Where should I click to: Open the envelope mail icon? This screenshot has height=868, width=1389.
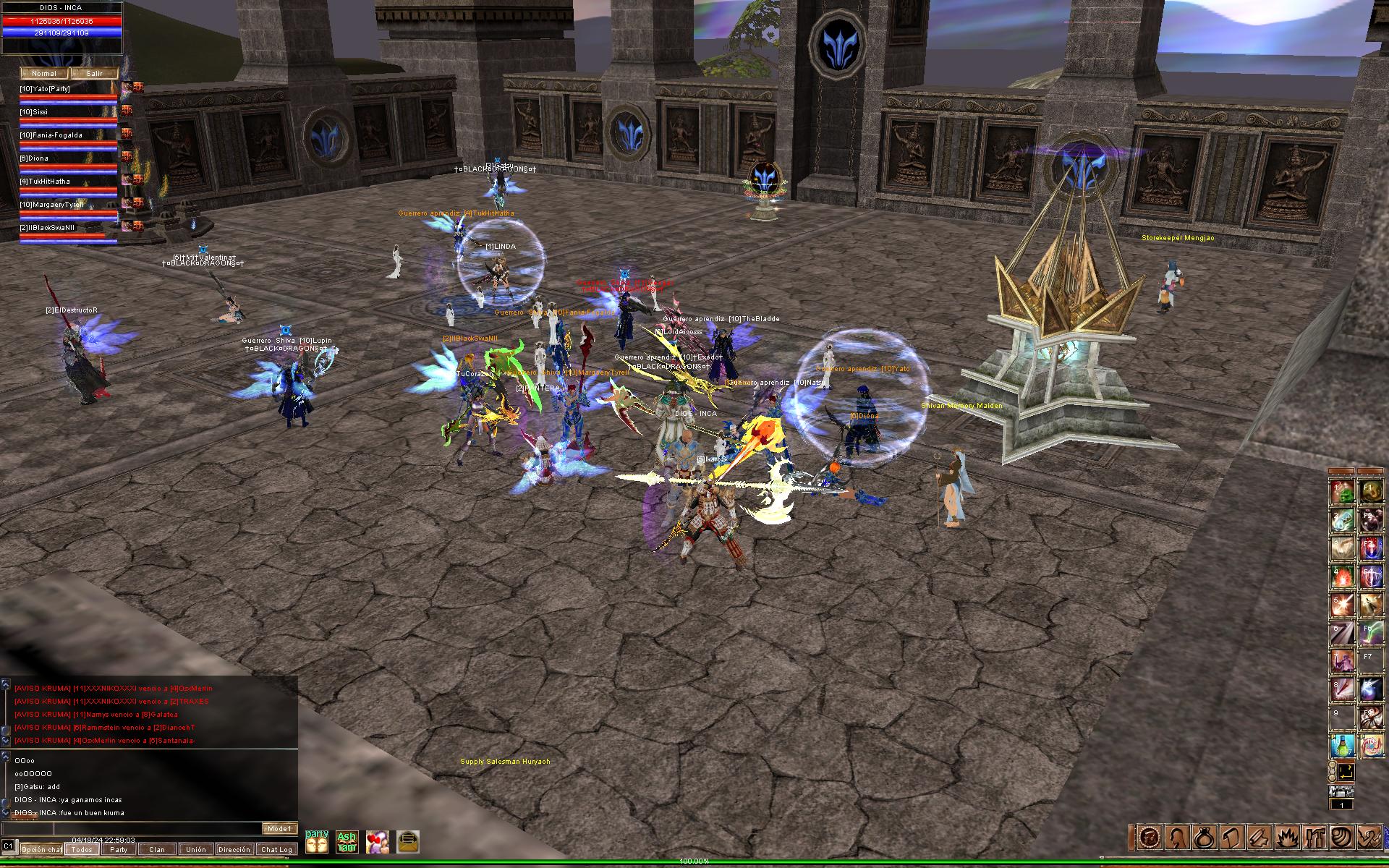[x=408, y=842]
